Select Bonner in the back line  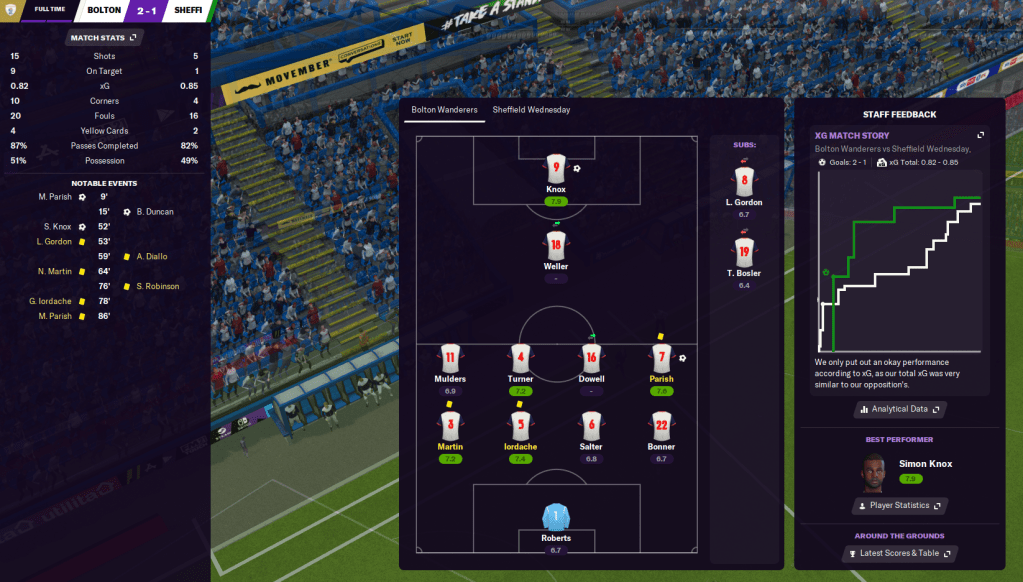tap(661, 425)
